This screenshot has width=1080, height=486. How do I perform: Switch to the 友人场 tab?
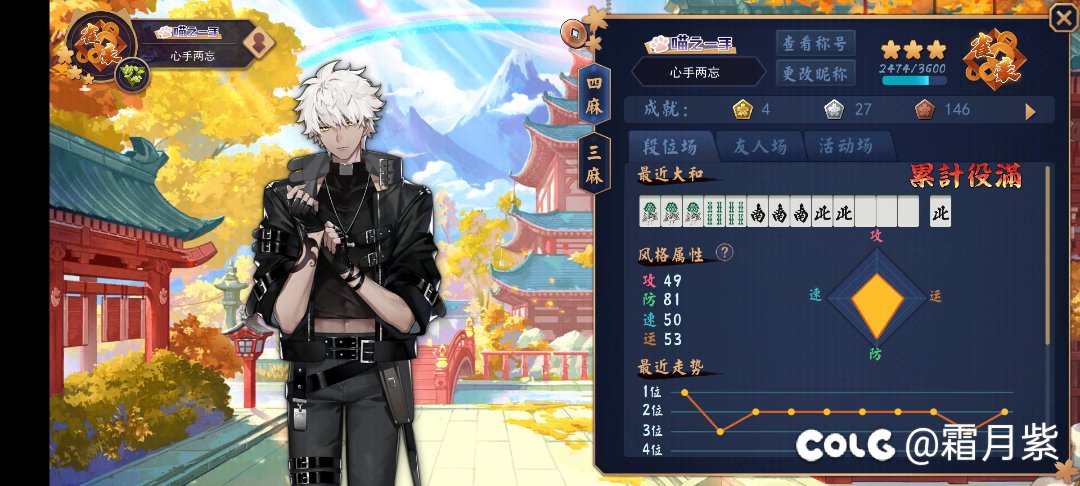(756, 146)
